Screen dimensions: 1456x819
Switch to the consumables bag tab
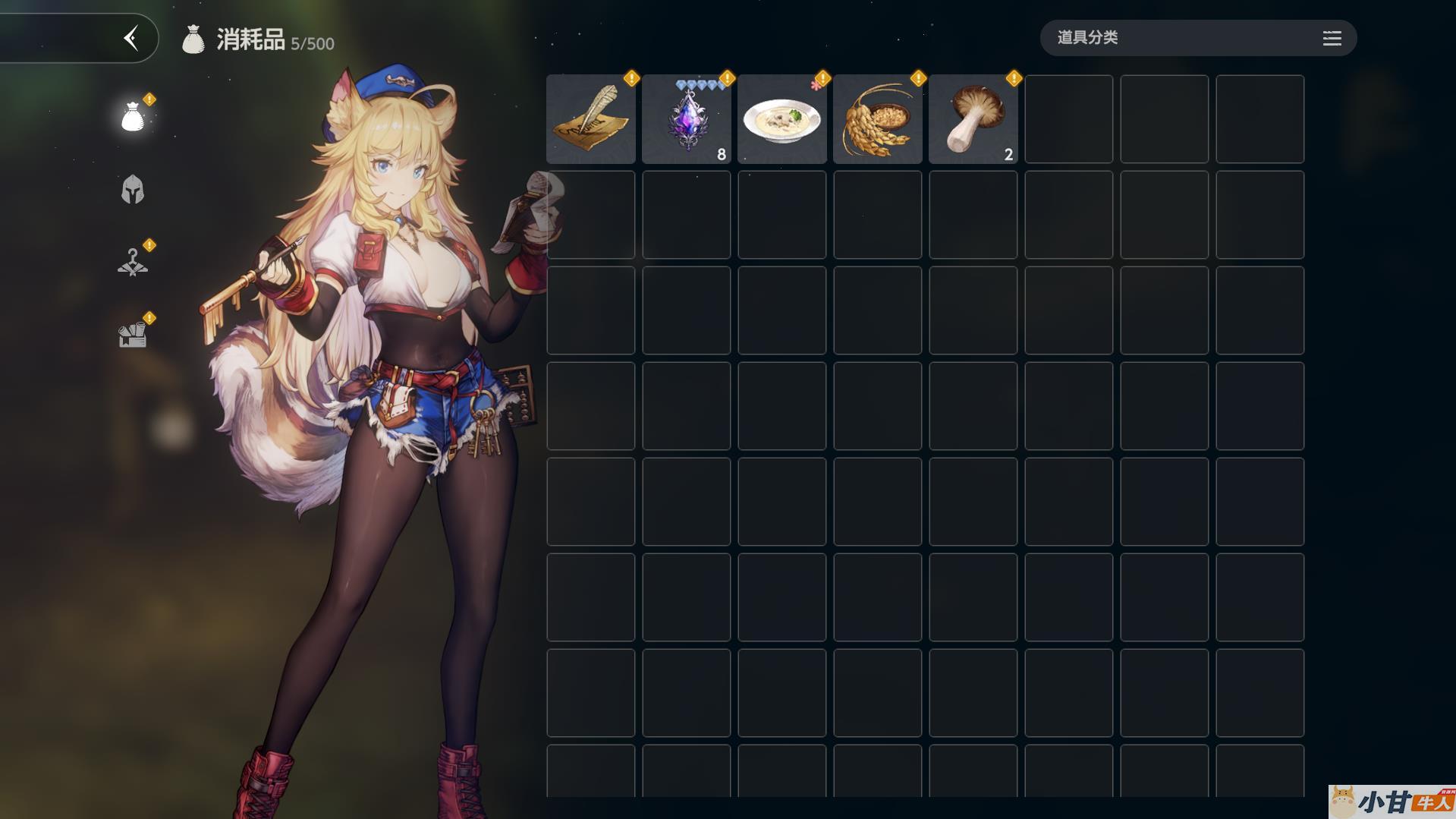pyautogui.click(x=133, y=117)
